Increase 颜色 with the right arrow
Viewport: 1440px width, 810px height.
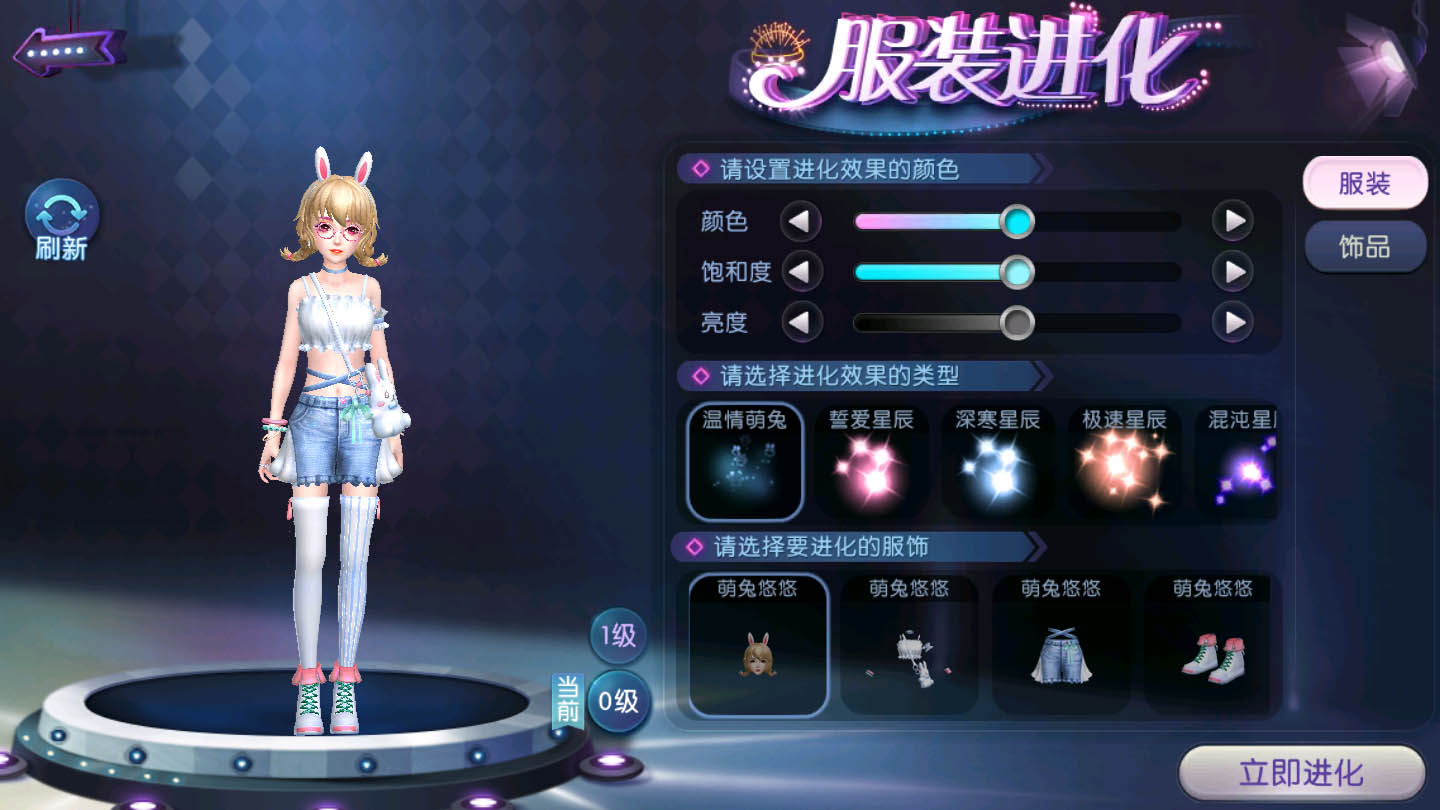tap(1233, 221)
